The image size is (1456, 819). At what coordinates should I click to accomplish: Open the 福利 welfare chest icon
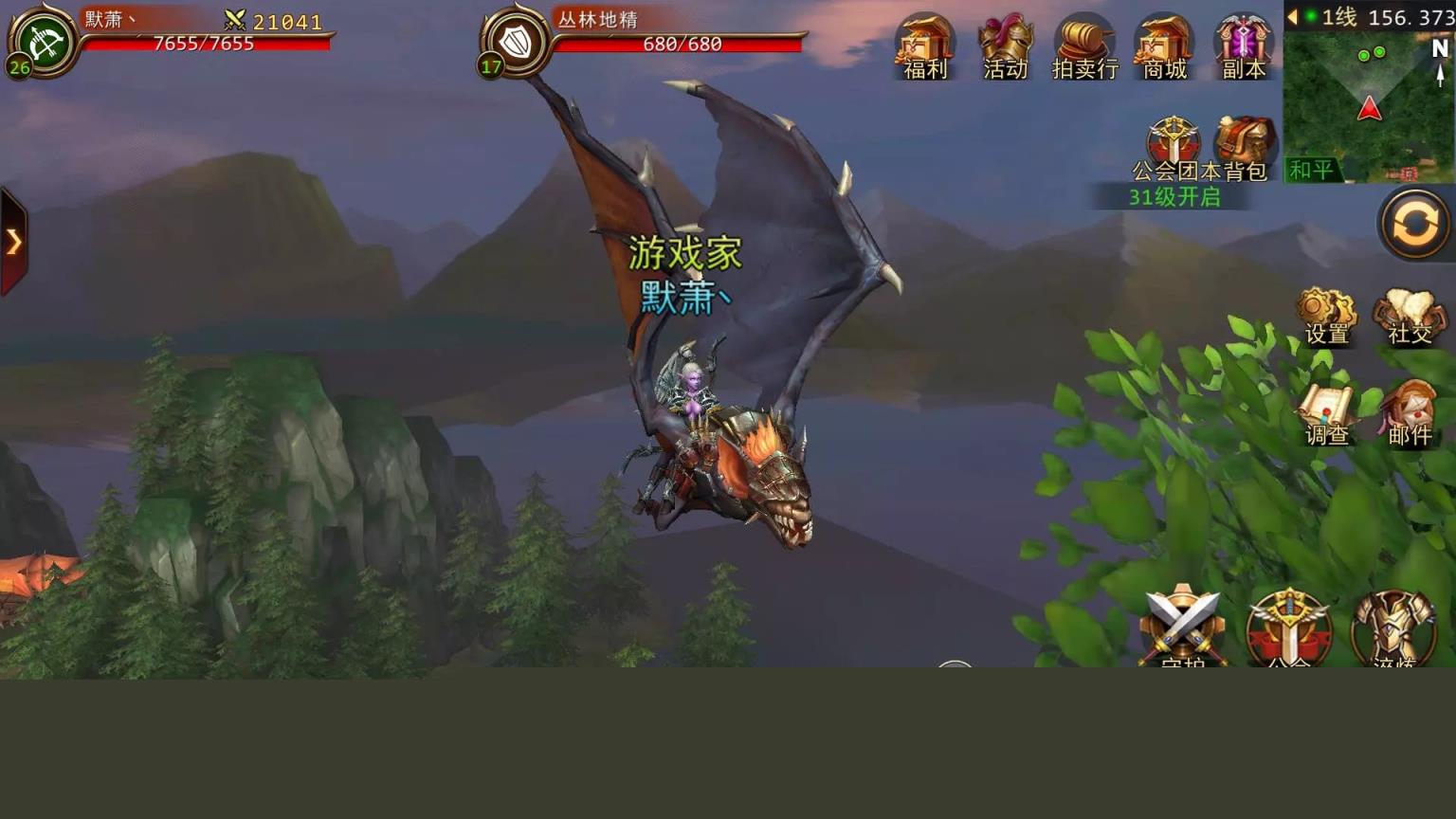pos(924,44)
